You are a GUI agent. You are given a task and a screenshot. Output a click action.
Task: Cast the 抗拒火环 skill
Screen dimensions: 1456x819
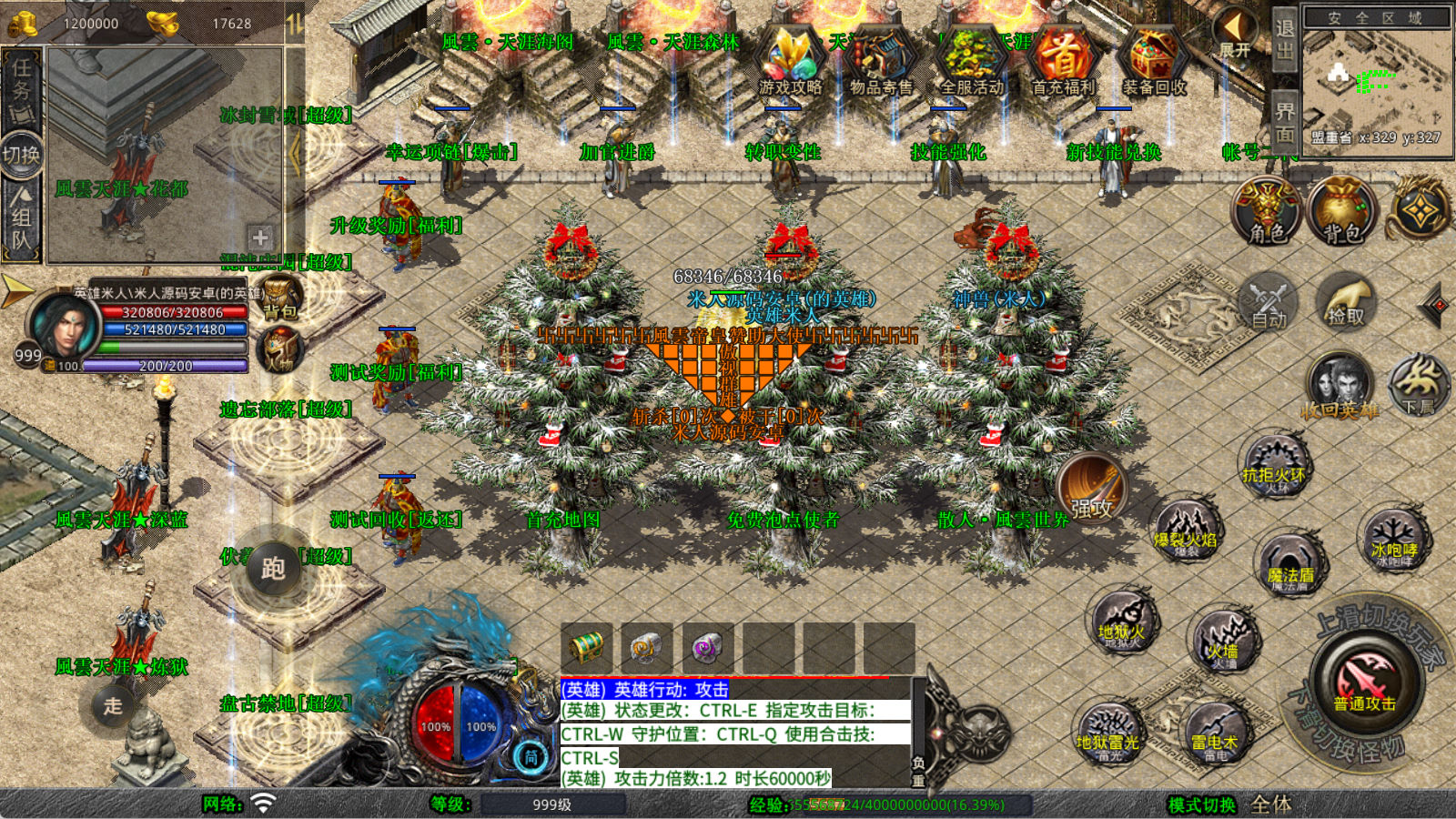coord(1273,466)
